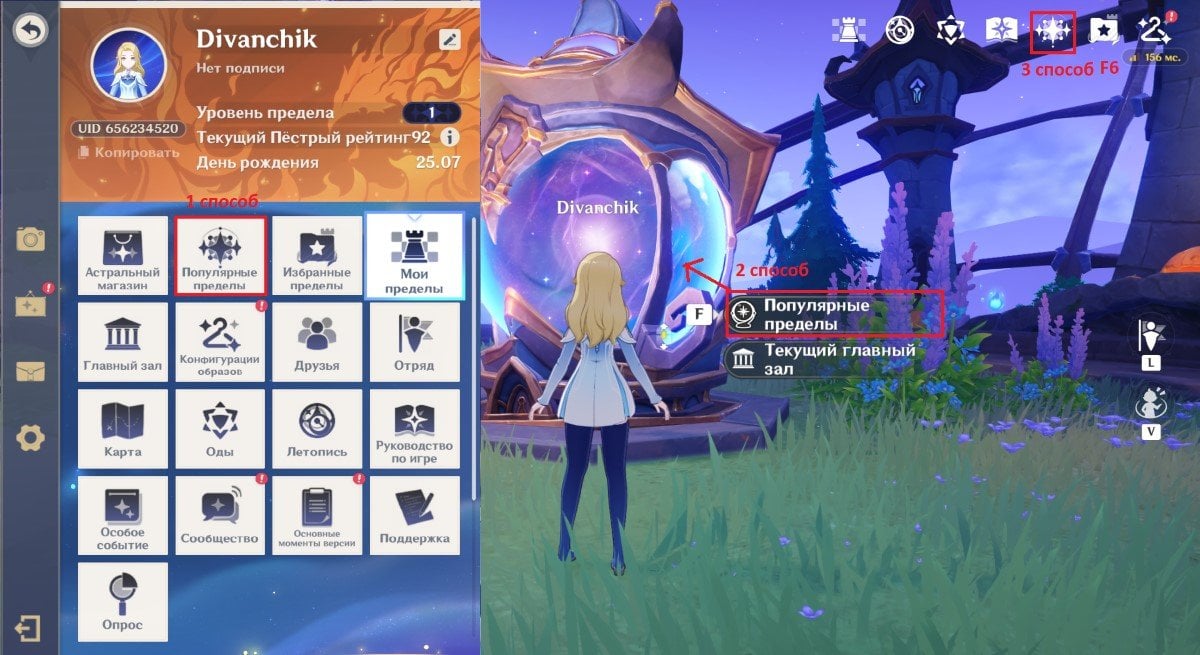Open the Летопись menu
1200x655 pixels.
[317, 428]
